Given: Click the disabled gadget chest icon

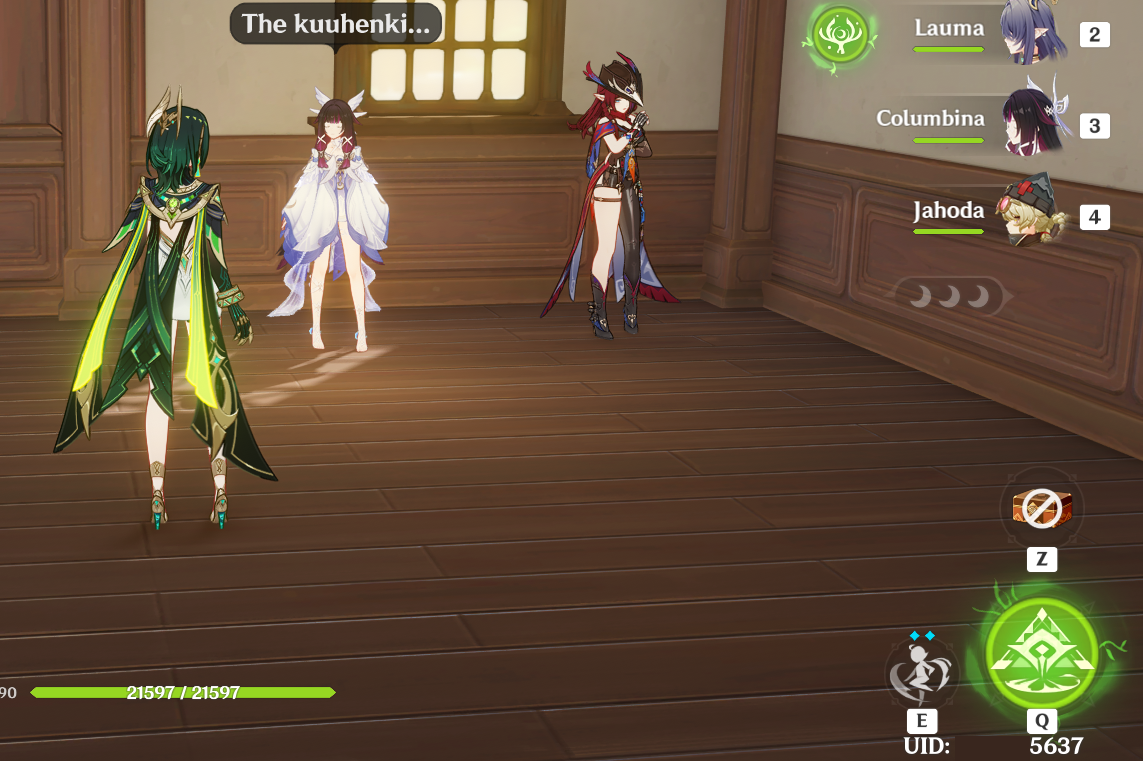Looking at the screenshot, I should (1041, 507).
